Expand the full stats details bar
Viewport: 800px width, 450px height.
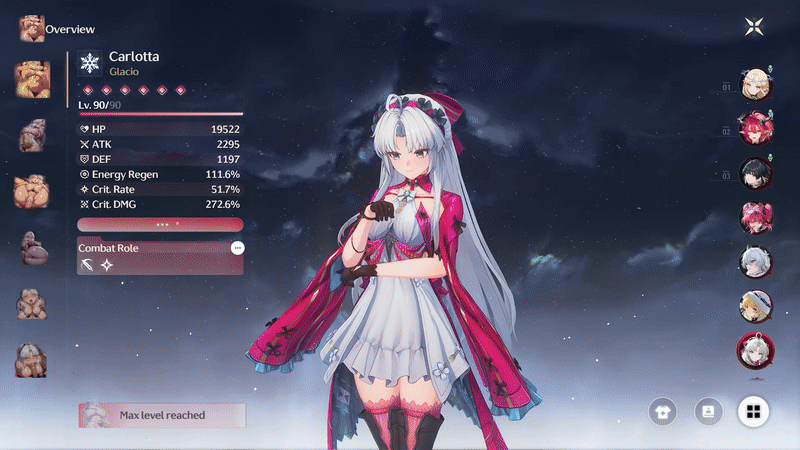point(160,225)
